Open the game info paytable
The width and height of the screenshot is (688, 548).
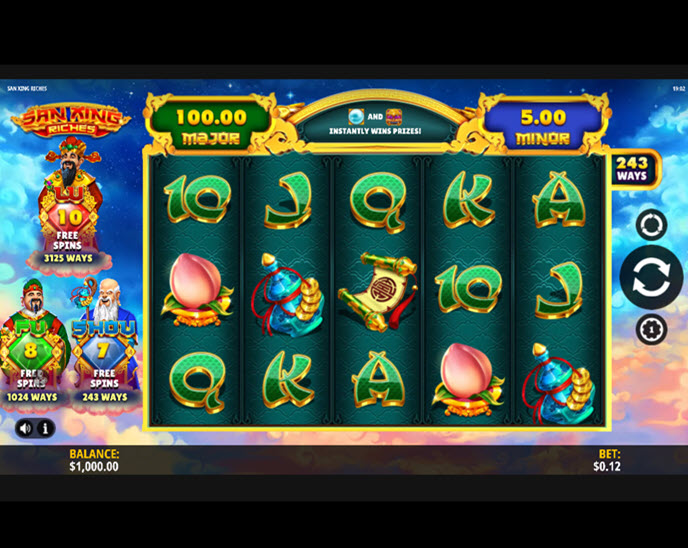(45, 428)
